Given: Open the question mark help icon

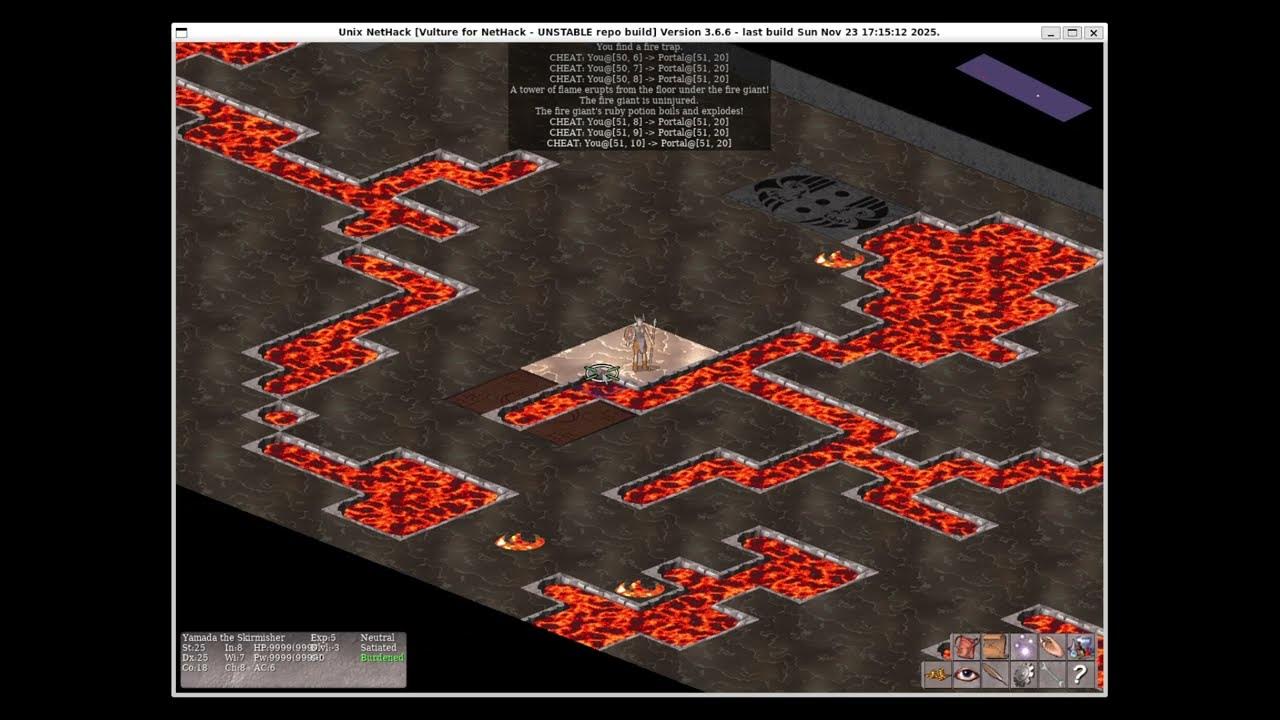Looking at the screenshot, I should (1080, 675).
